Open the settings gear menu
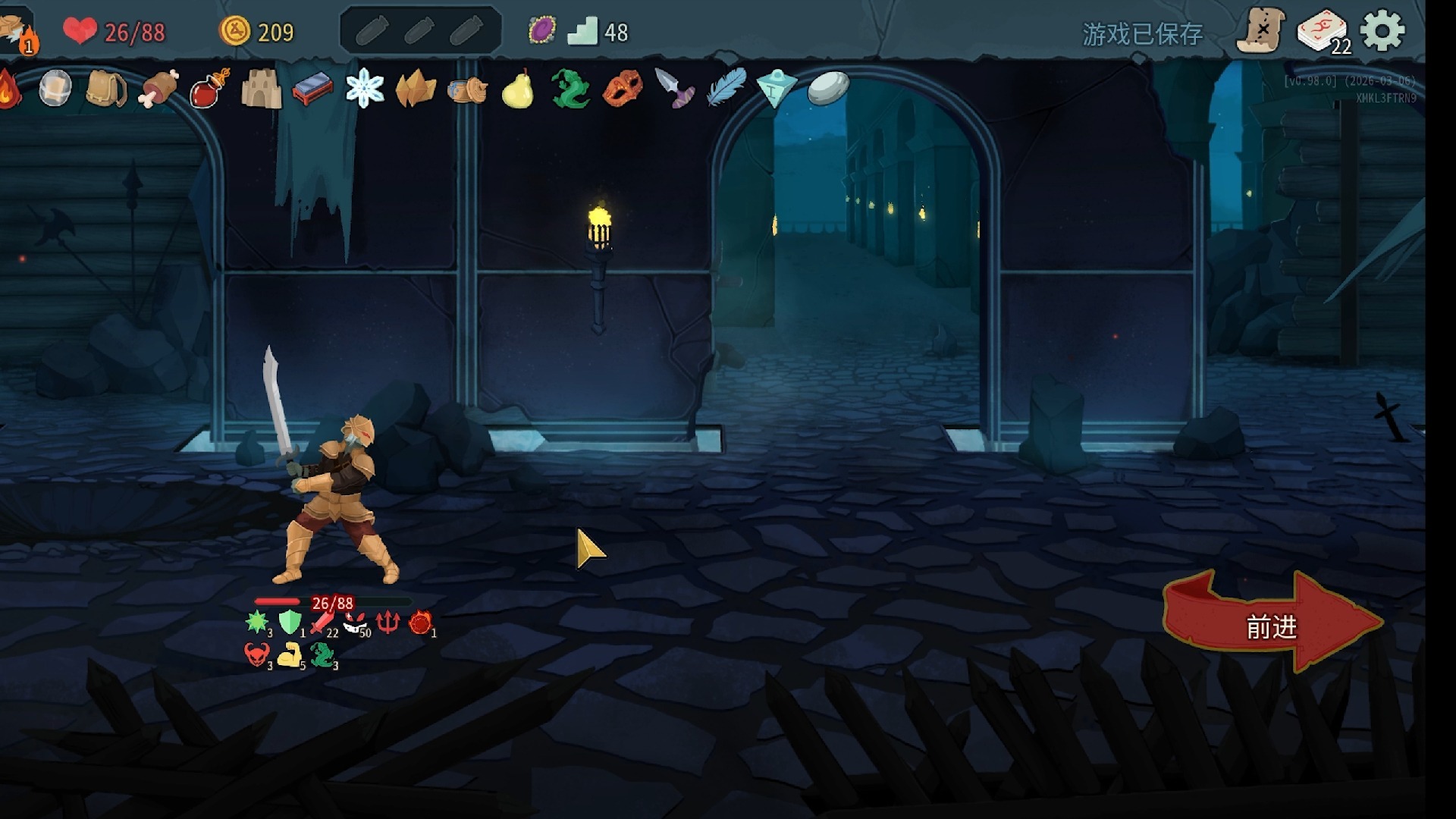The height and width of the screenshot is (819, 1456). 1382,31
